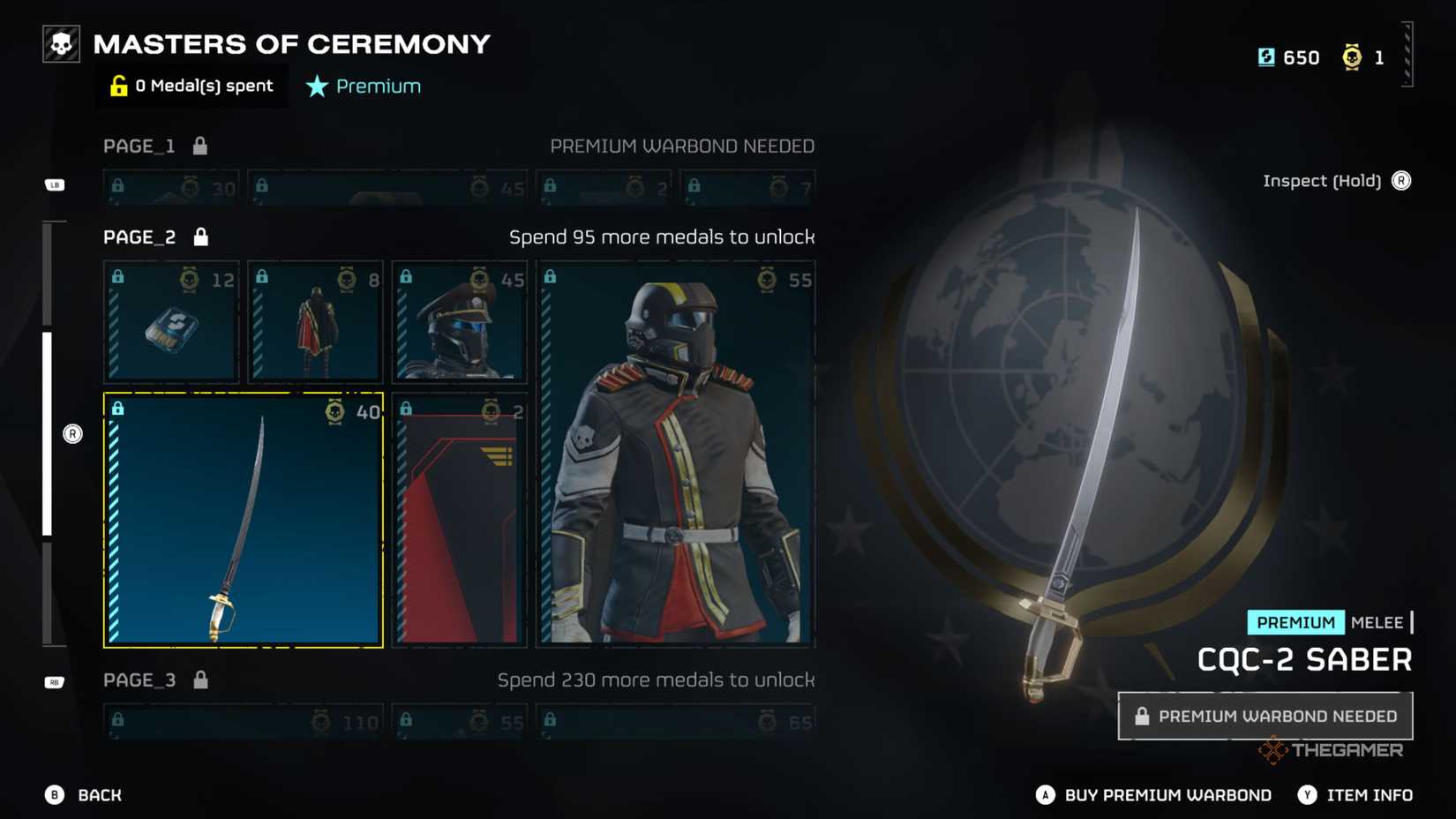Viewport: 1456px width, 819px height.
Task: Collapse the PAGE_2 section
Action: [x=139, y=237]
